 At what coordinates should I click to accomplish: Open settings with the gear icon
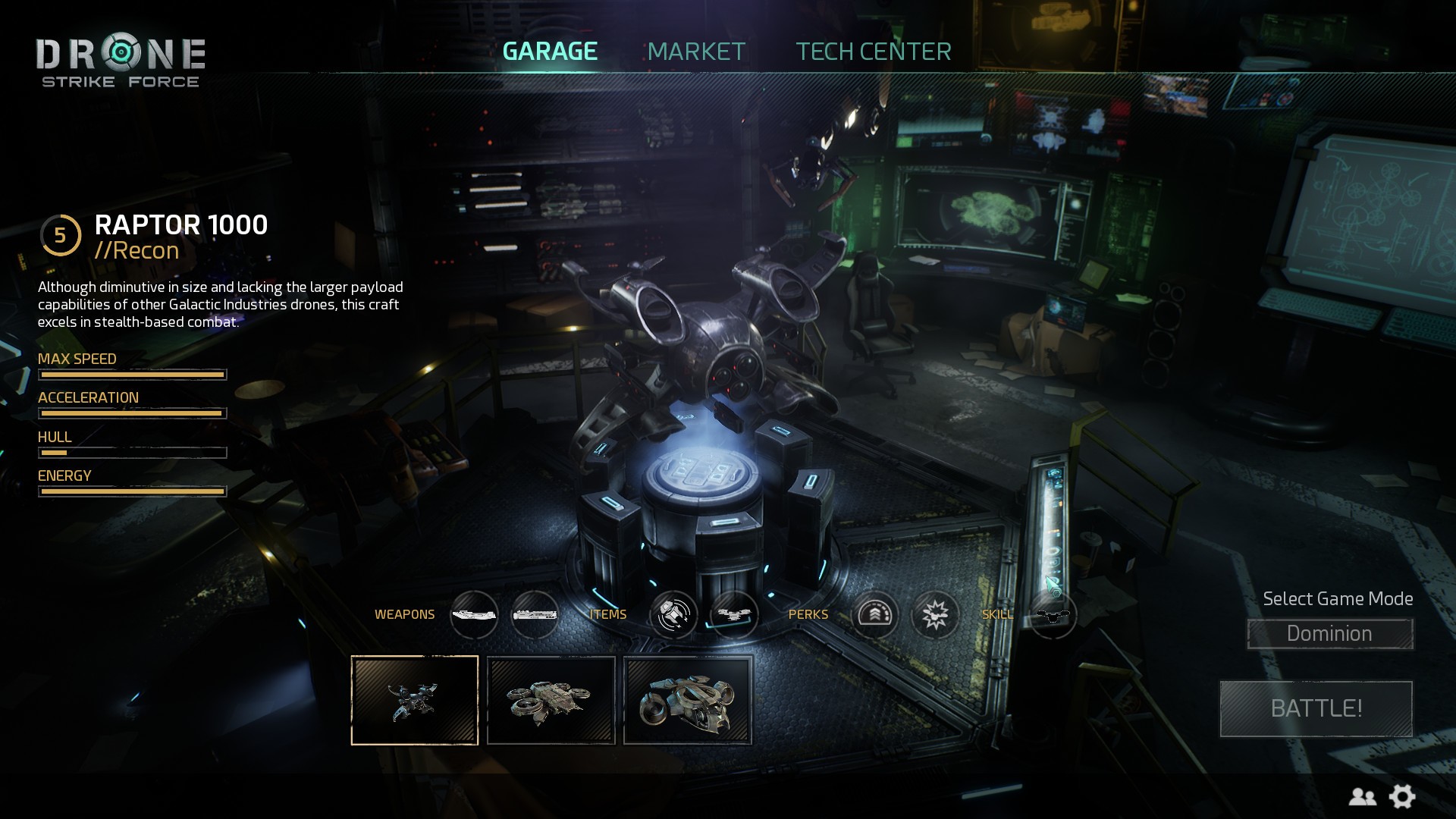pyautogui.click(x=1402, y=796)
